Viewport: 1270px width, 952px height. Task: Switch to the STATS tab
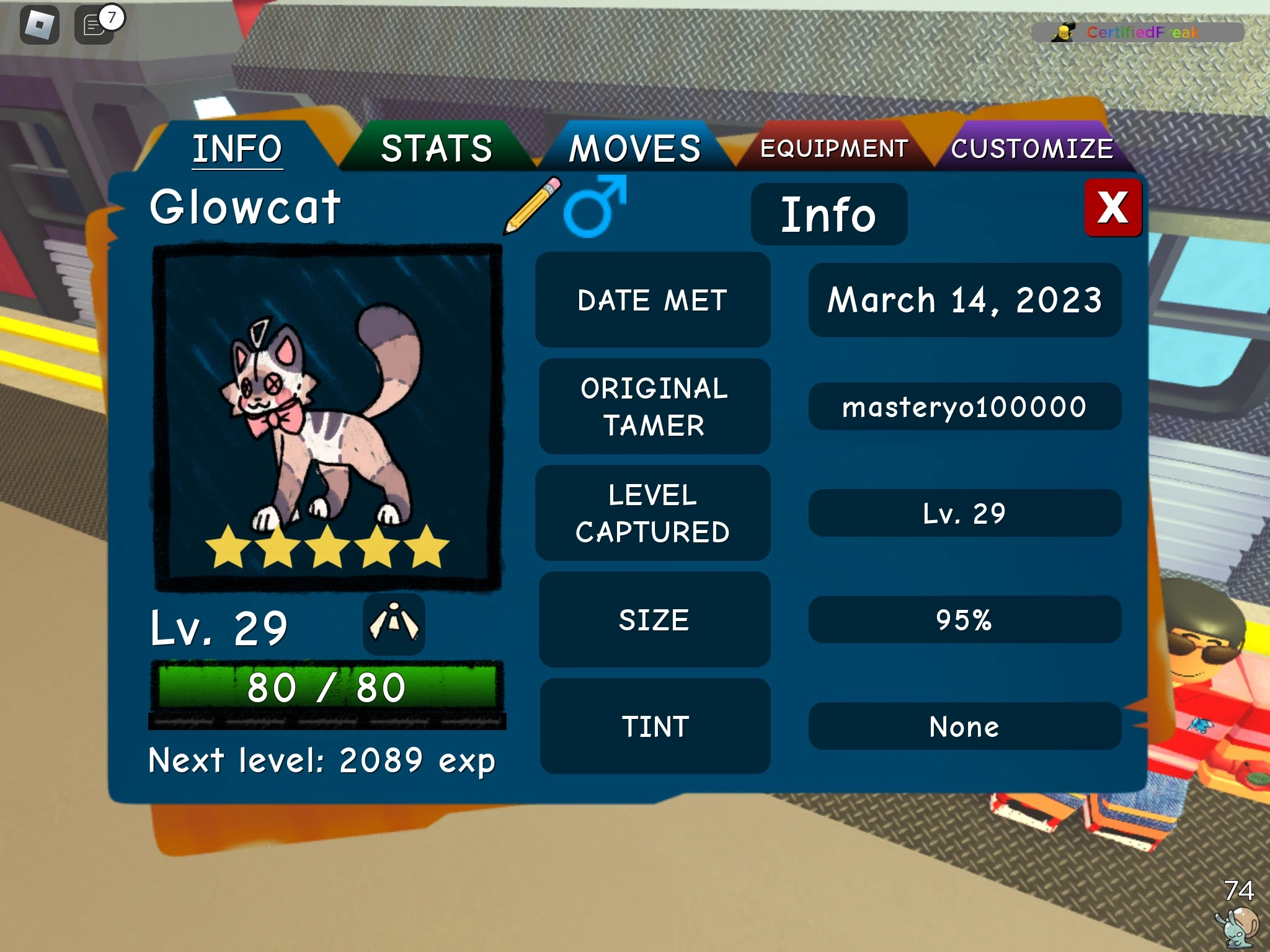point(437,148)
